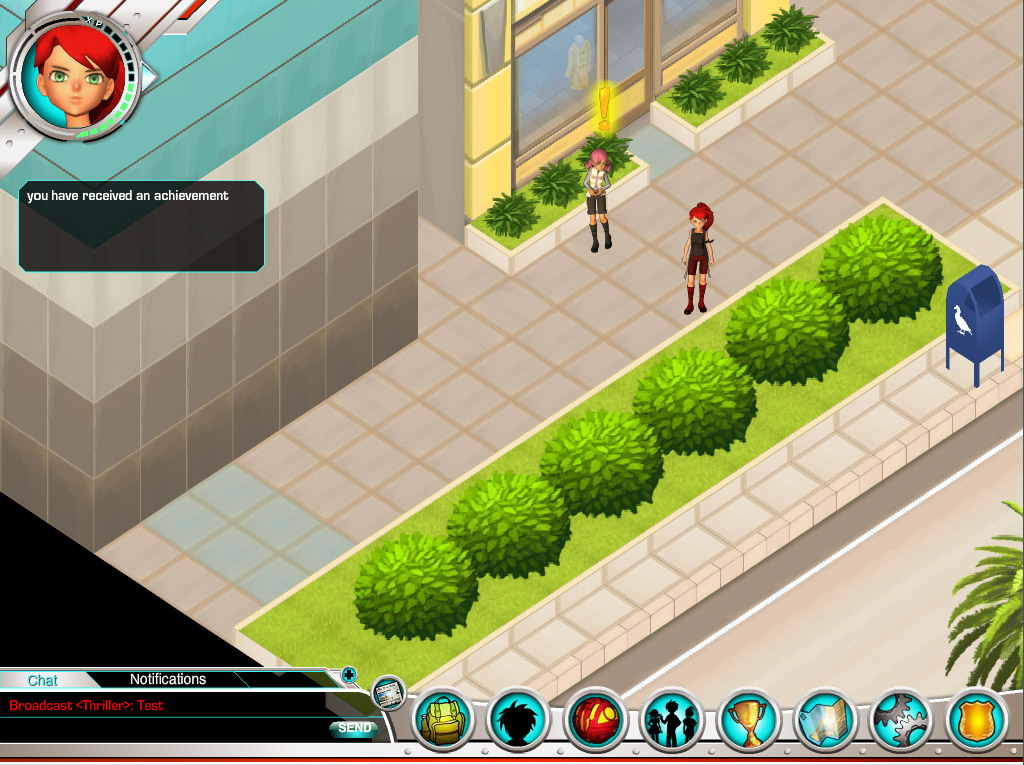Expand the chat panel with plus button
Screen dimensions: 1024x765
(349, 674)
